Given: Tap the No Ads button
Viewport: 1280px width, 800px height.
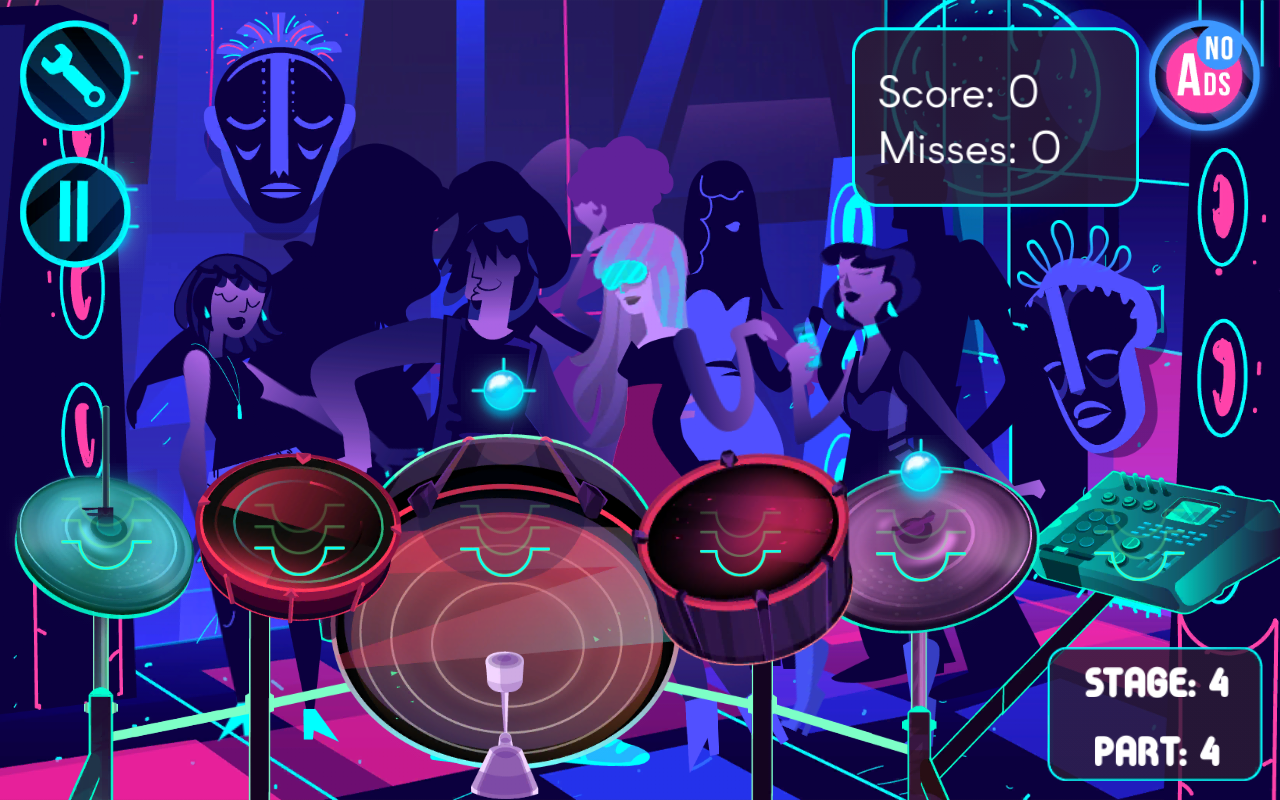Looking at the screenshot, I should [x=1204, y=75].
